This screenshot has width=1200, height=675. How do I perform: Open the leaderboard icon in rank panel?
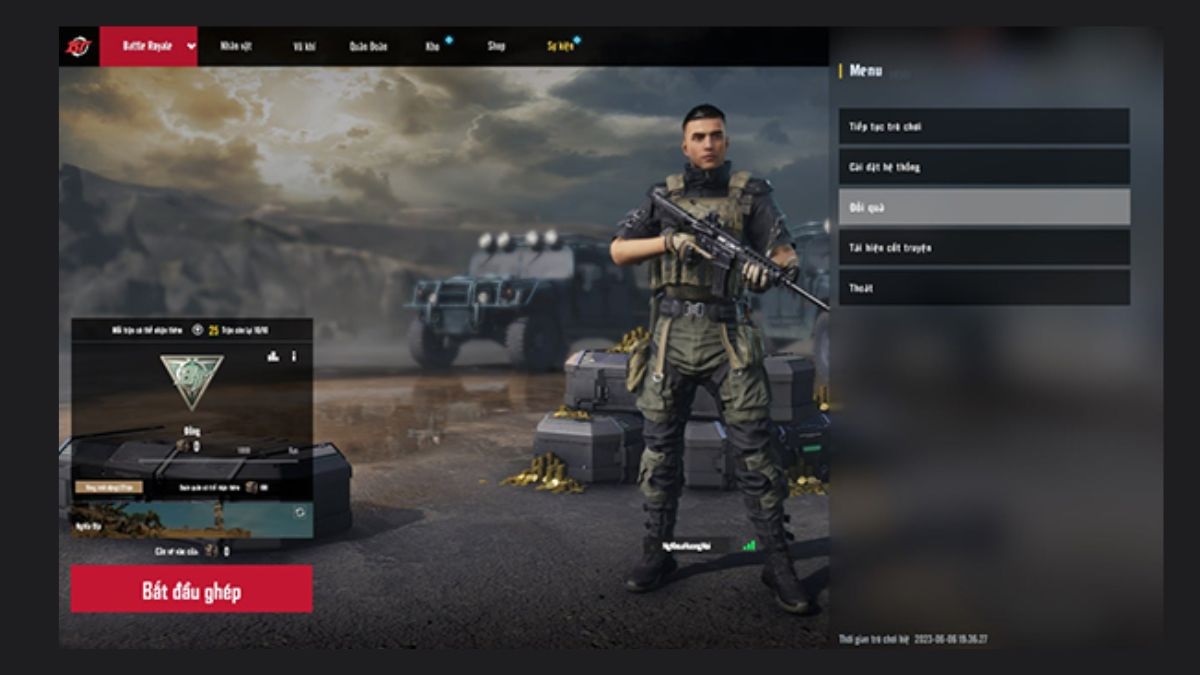point(273,356)
